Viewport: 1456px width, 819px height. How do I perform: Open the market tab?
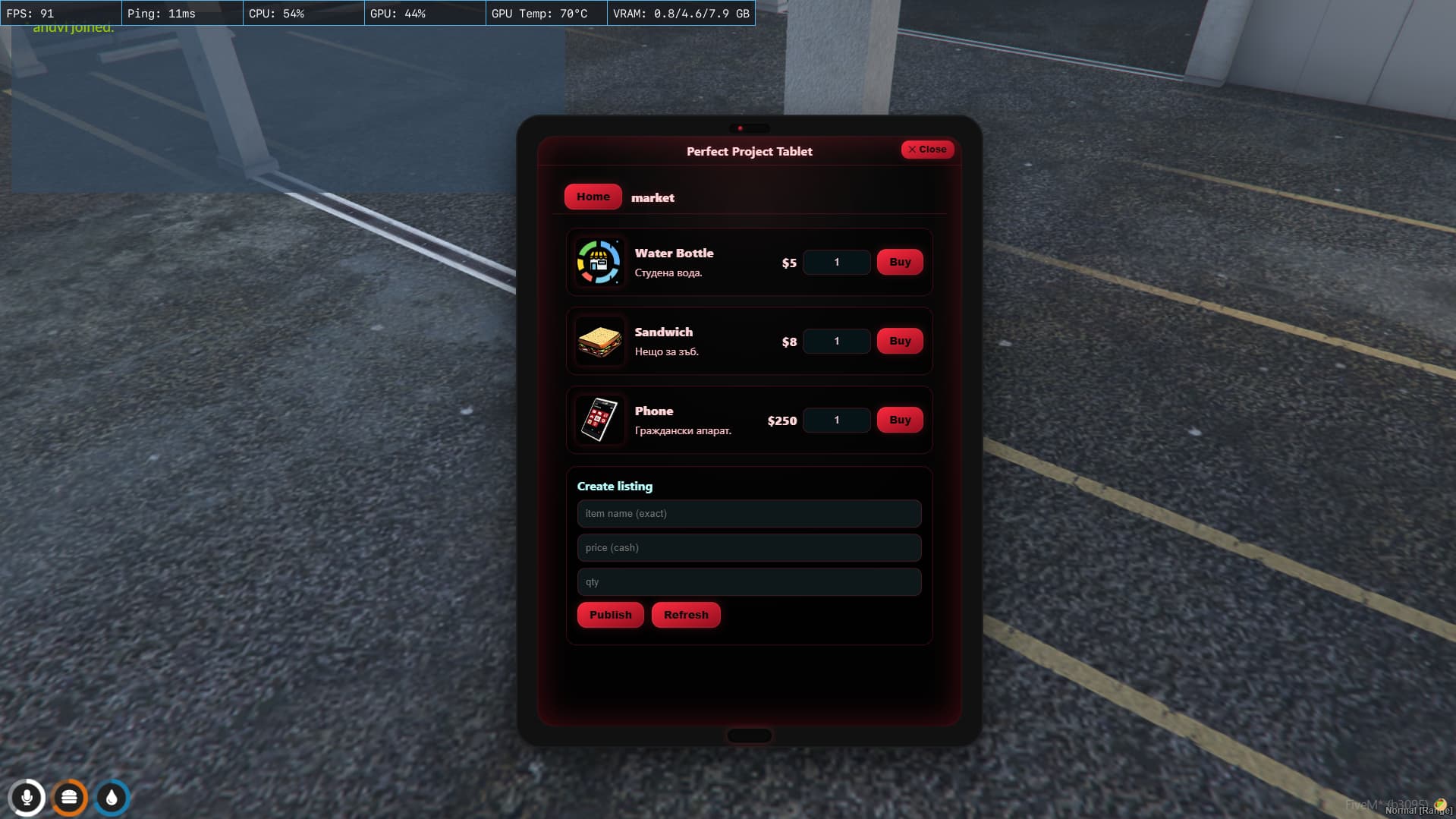click(x=652, y=197)
